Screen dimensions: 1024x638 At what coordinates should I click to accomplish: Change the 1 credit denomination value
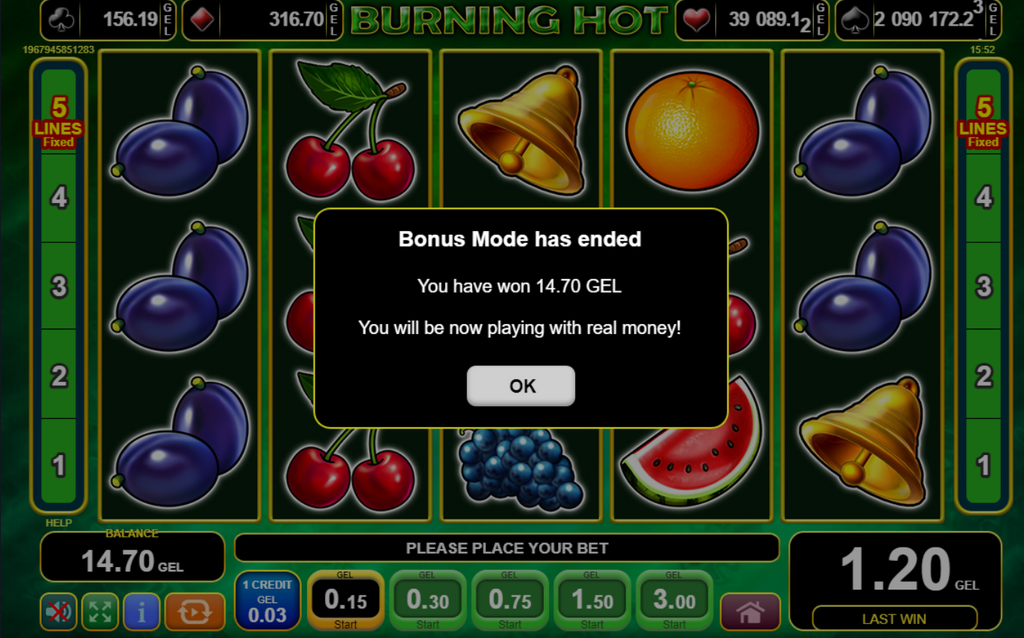point(267,600)
